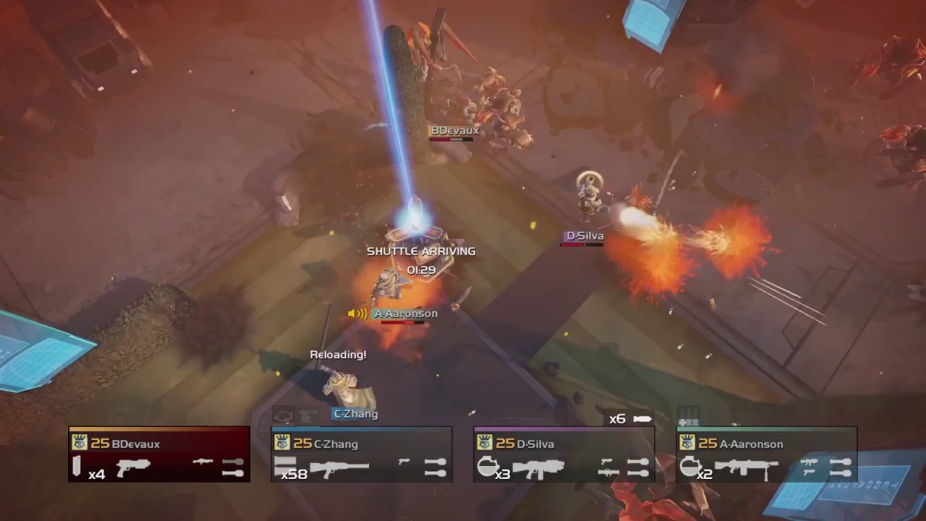The width and height of the screenshot is (926, 521).
Task: Select C-Zhang's player panel
Action: click(x=361, y=455)
